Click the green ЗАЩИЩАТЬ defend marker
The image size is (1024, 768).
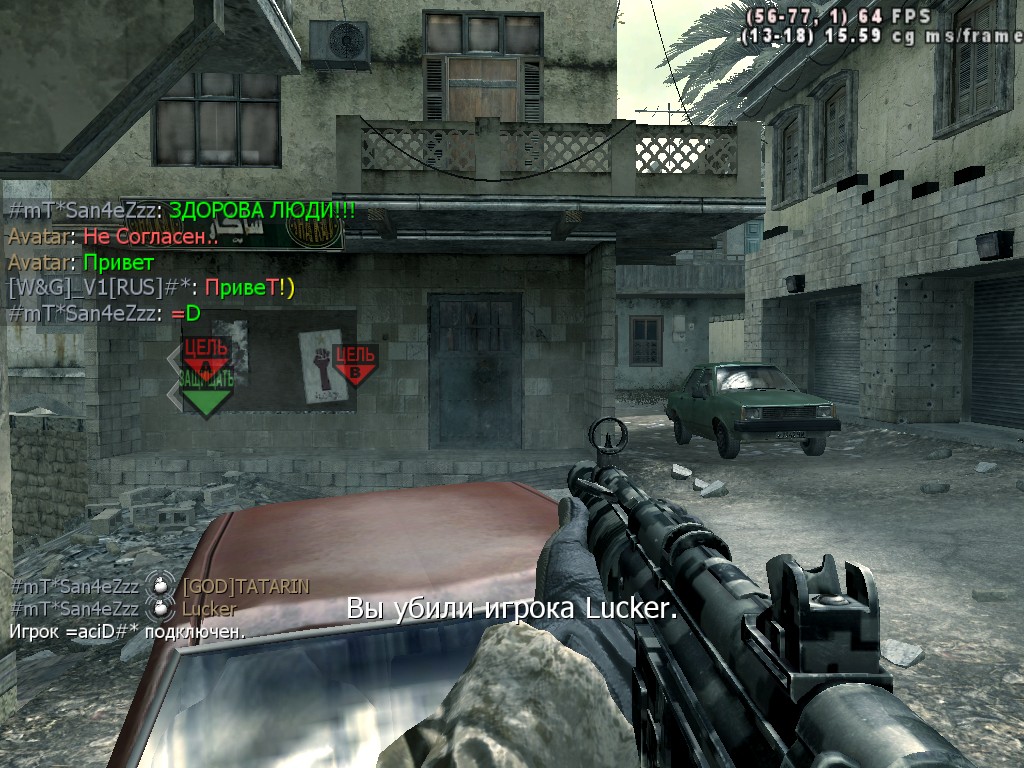pyautogui.click(x=205, y=394)
